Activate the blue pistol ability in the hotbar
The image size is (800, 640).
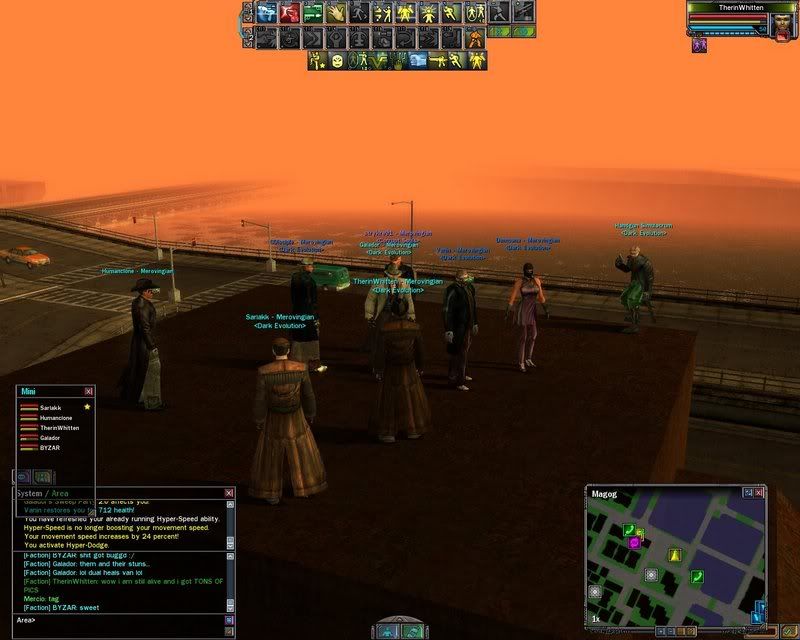pyautogui.click(x=265, y=13)
